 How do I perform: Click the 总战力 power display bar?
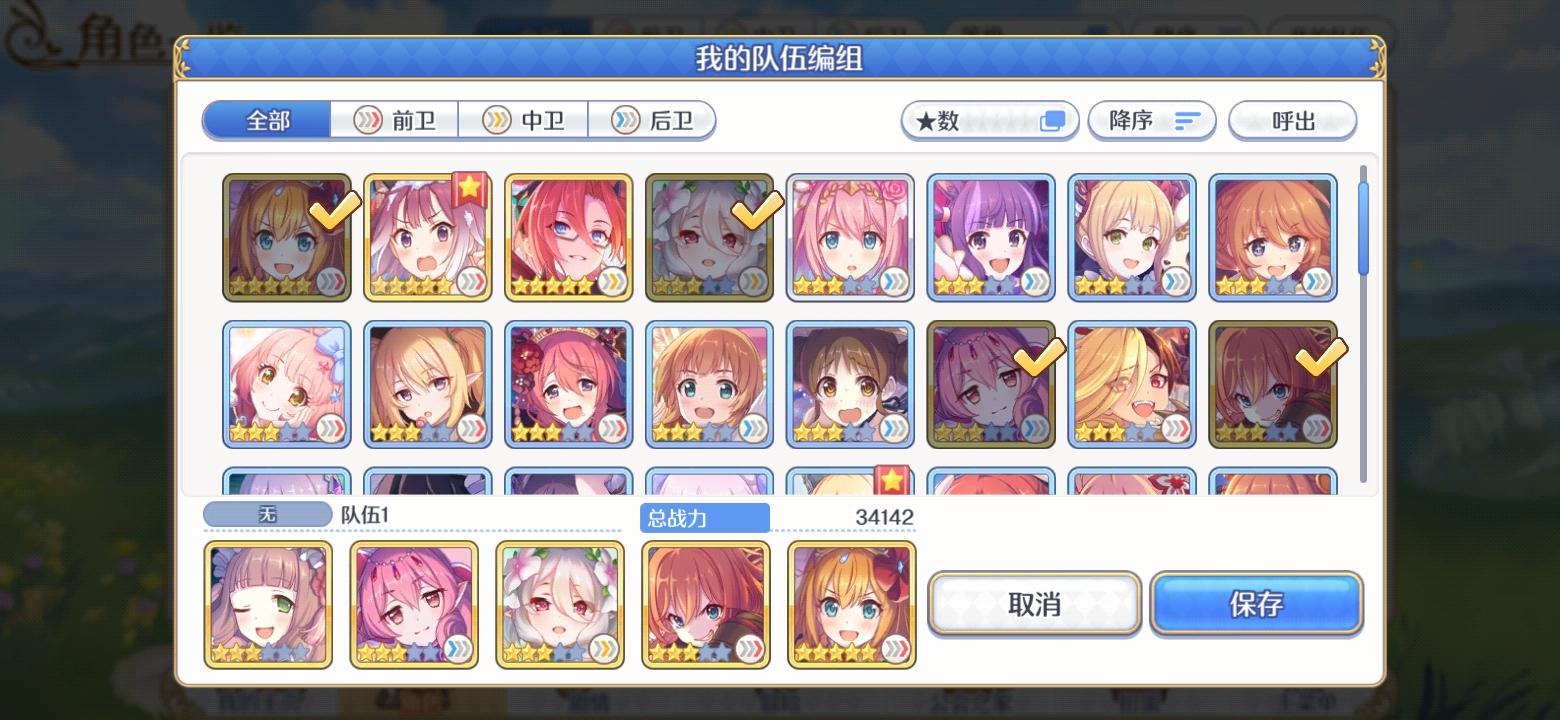(704, 517)
